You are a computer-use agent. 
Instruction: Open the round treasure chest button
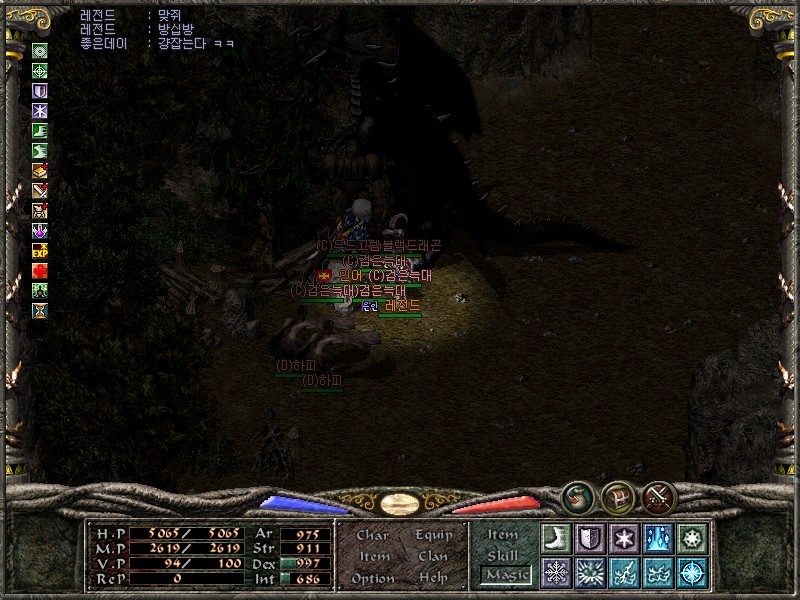click(618, 496)
